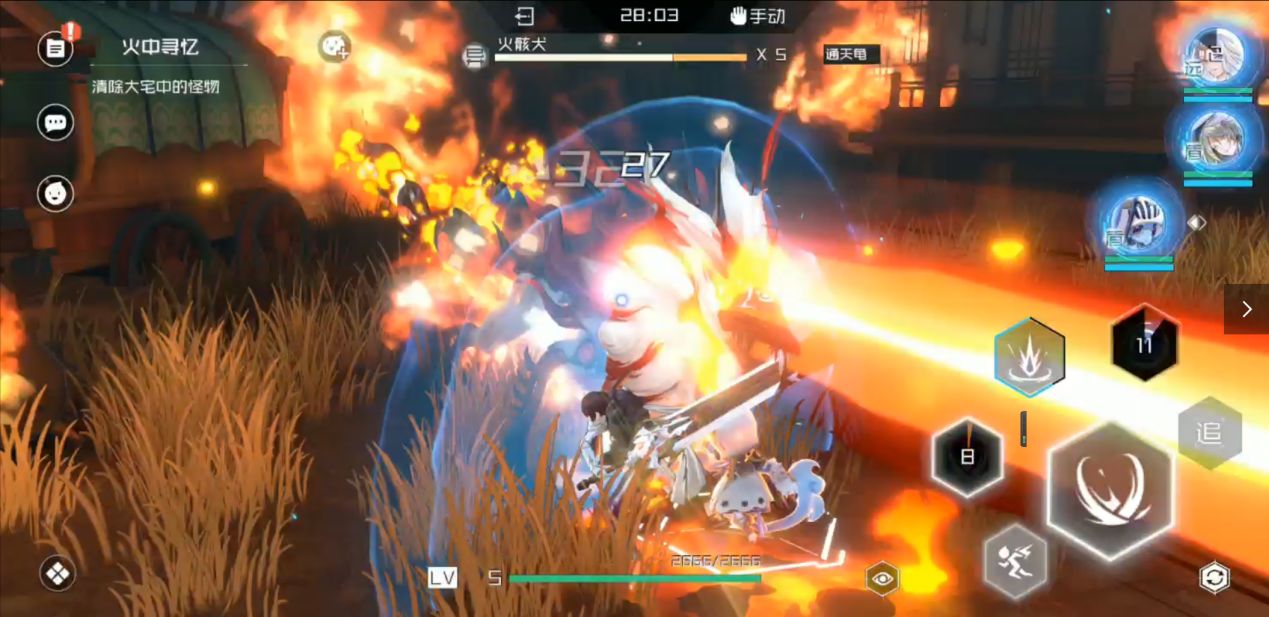Expand the side panel arrow
The height and width of the screenshot is (617, 1269).
click(1246, 309)
